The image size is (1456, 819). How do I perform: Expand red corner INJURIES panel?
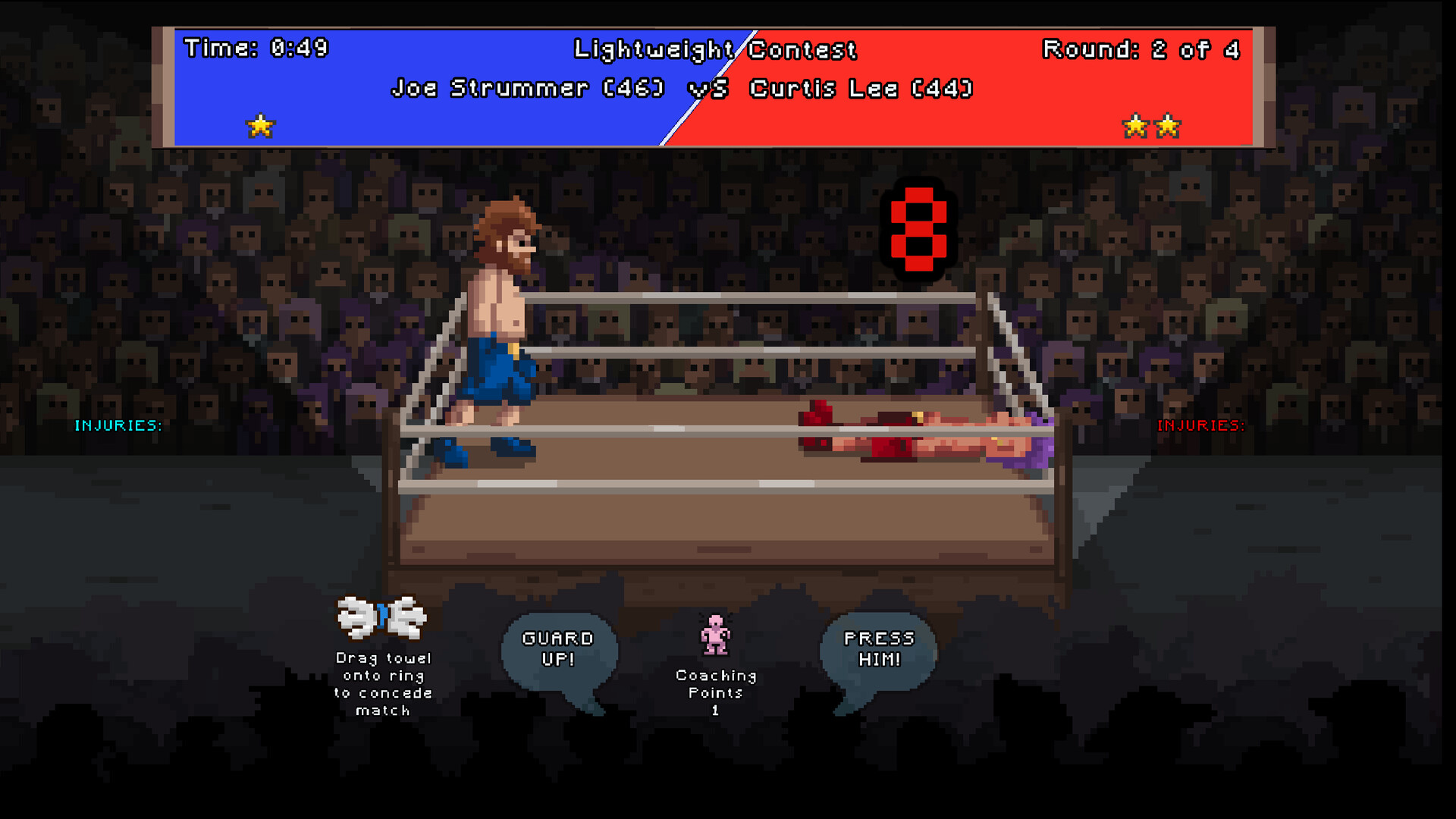tap(1200, 425)
